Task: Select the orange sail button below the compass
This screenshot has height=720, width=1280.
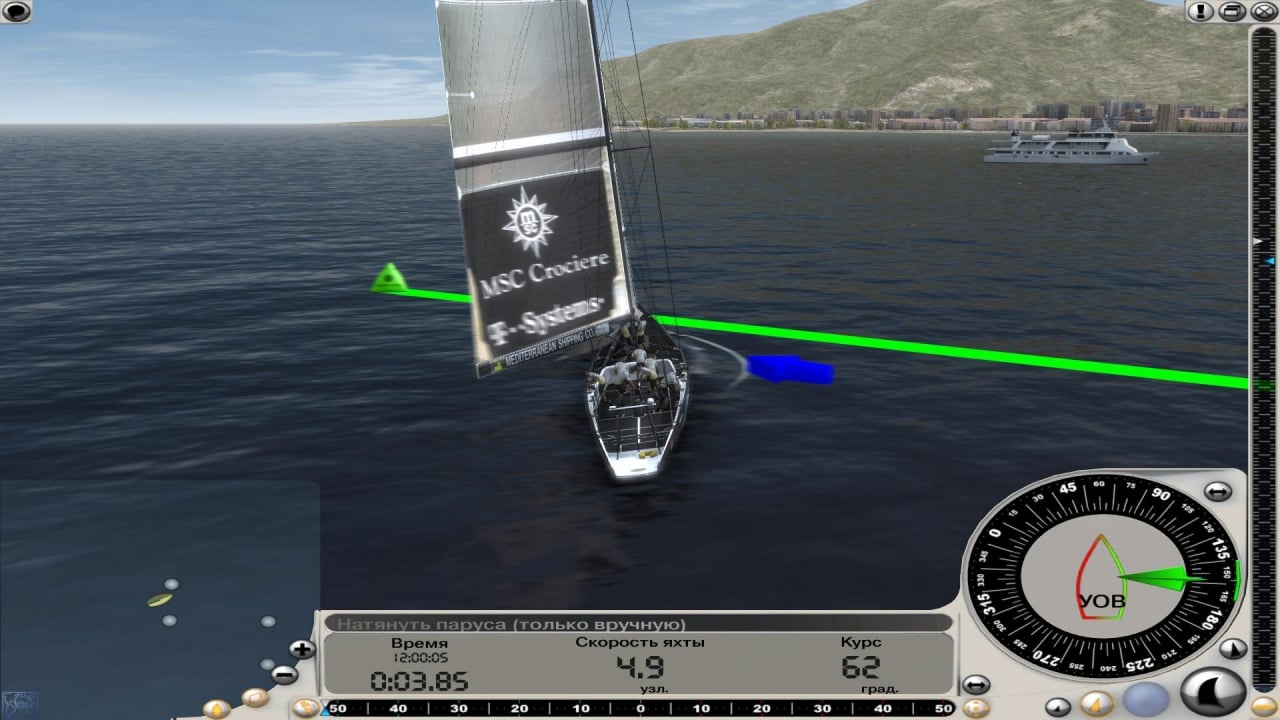Action: coord(1097,703)
